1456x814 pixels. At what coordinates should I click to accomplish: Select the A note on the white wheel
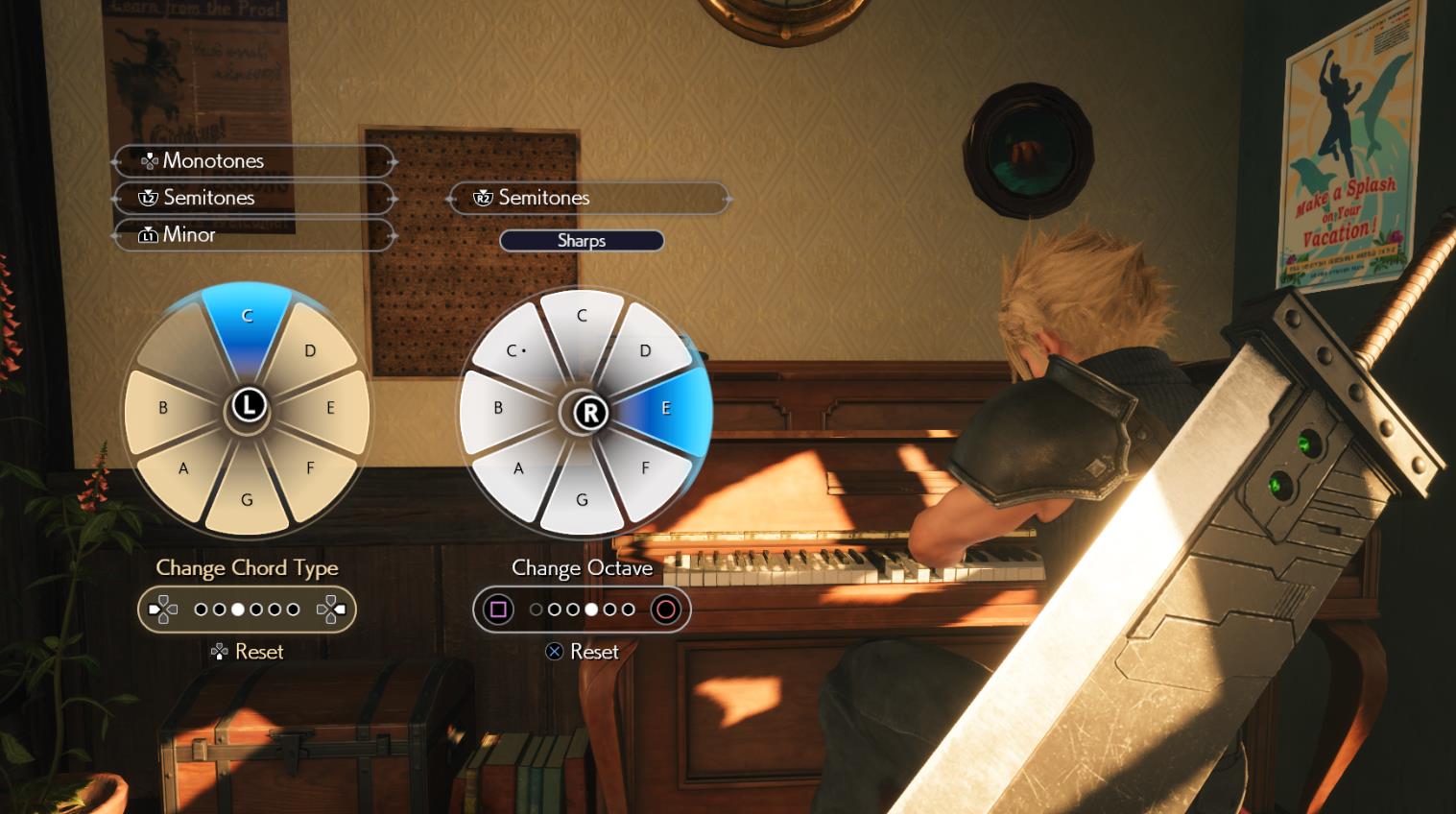pos(518,467)
